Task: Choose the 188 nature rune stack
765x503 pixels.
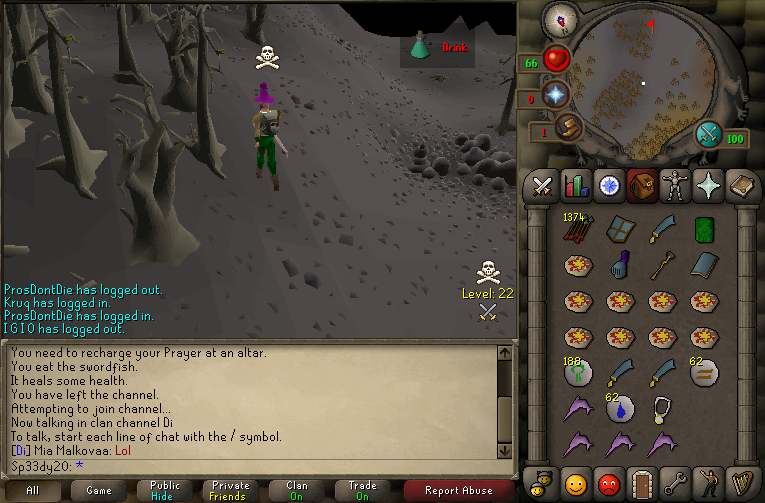Action: coord(577,373)
